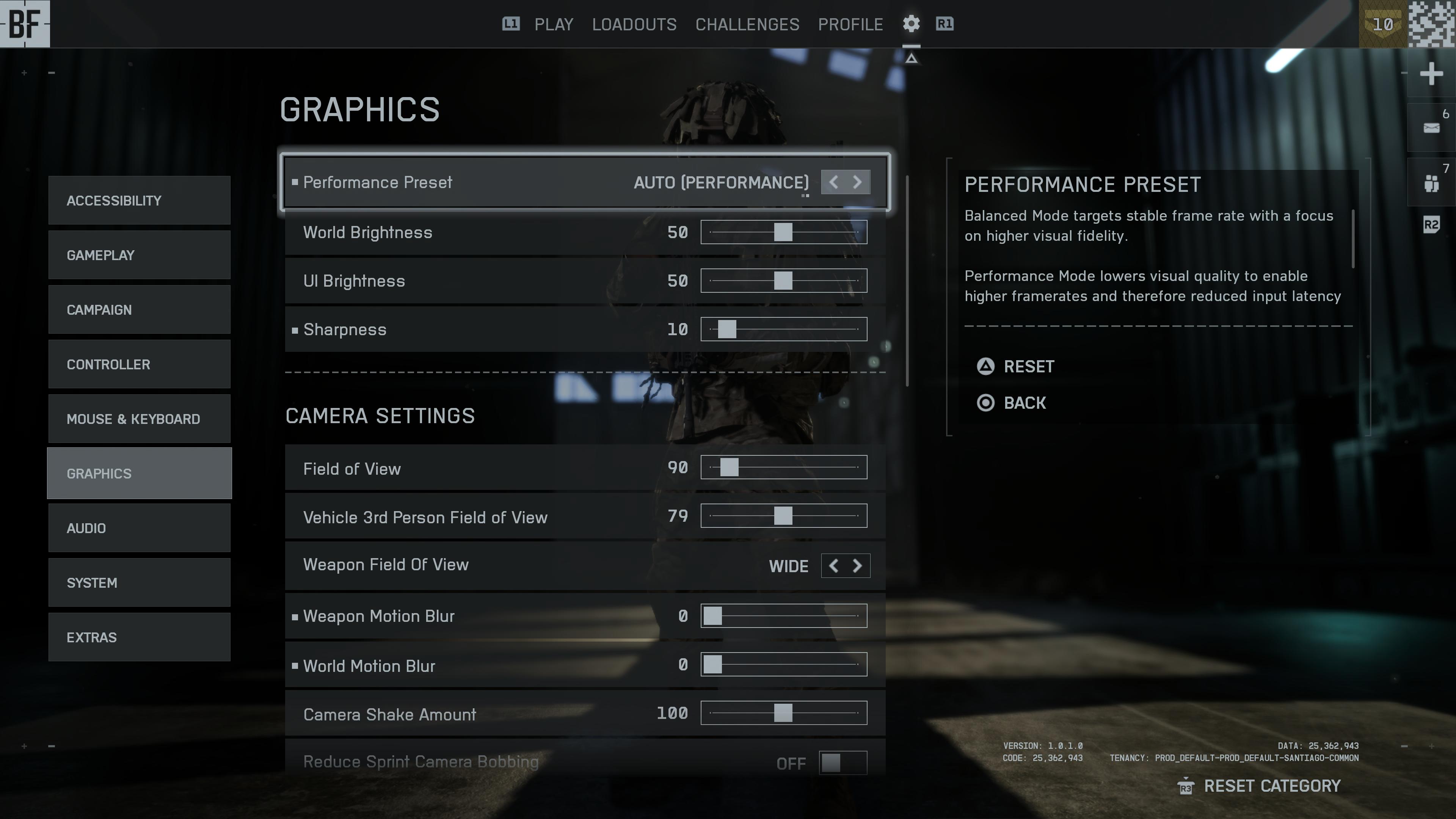The width and height of the screenshot is (1456, 819).
Task: Click the Performance Preset right arrow
Action: point(857,182)
